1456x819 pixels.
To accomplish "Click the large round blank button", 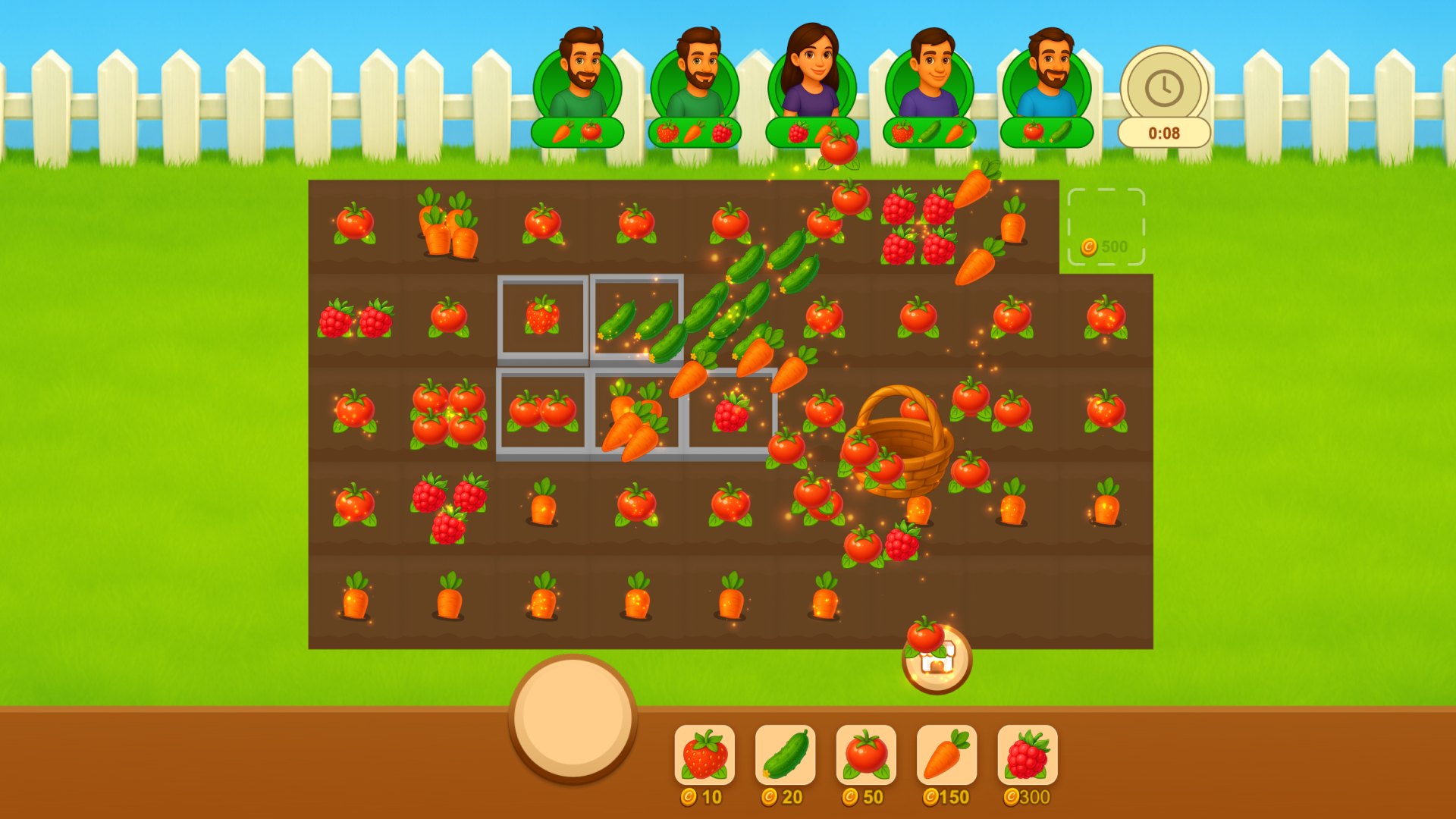I will tap(573, 717).
